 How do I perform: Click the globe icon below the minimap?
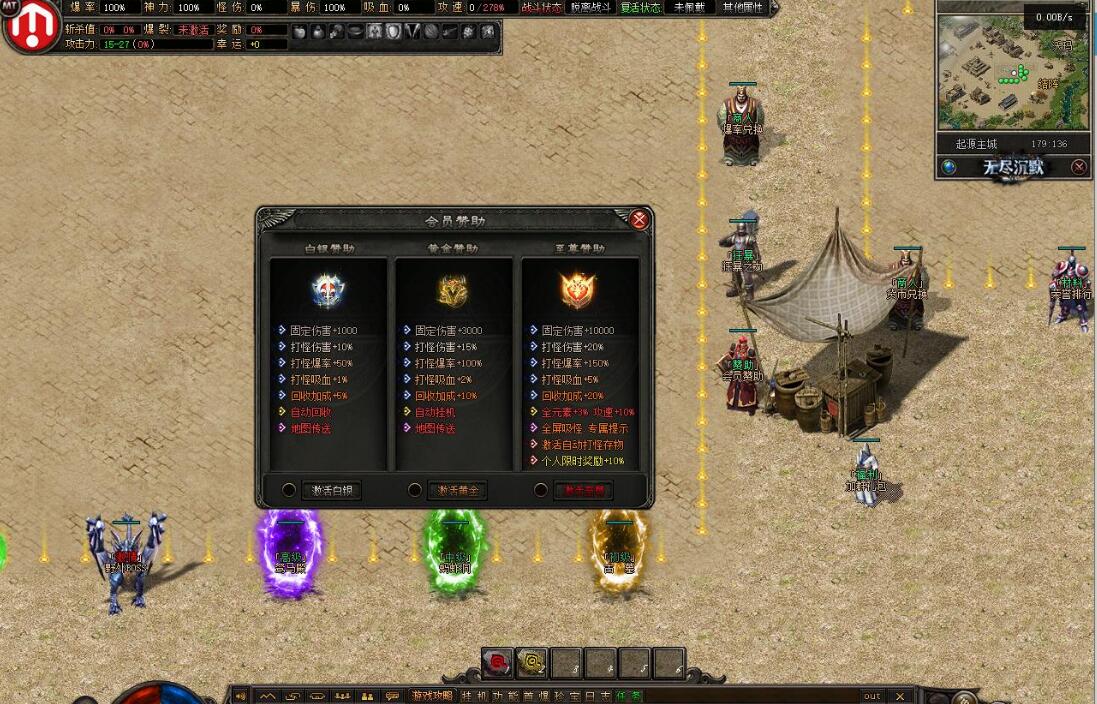click(949, 167)
